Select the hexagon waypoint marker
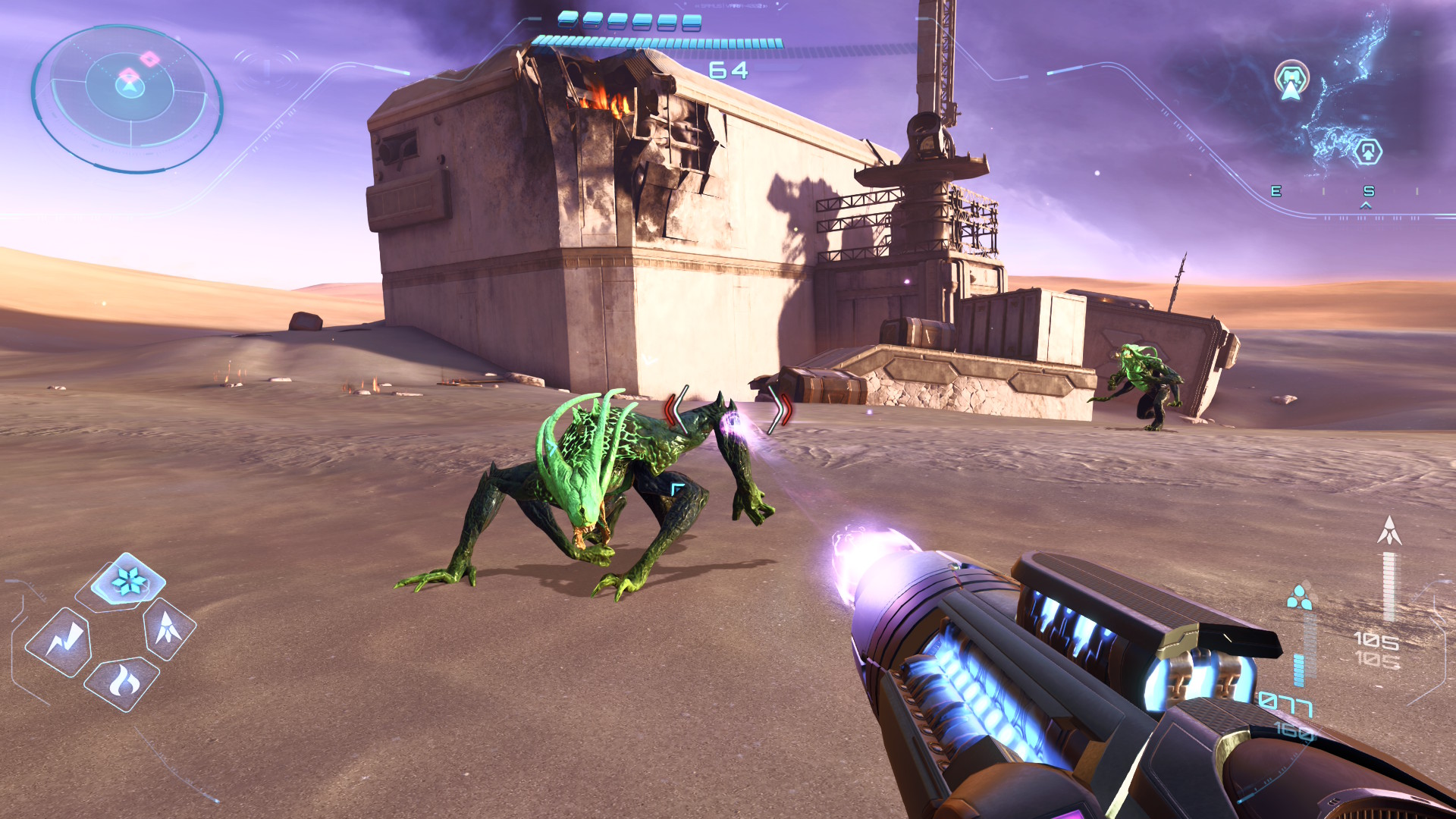Screen dimensions: 1456x819 coord(1367,152)
